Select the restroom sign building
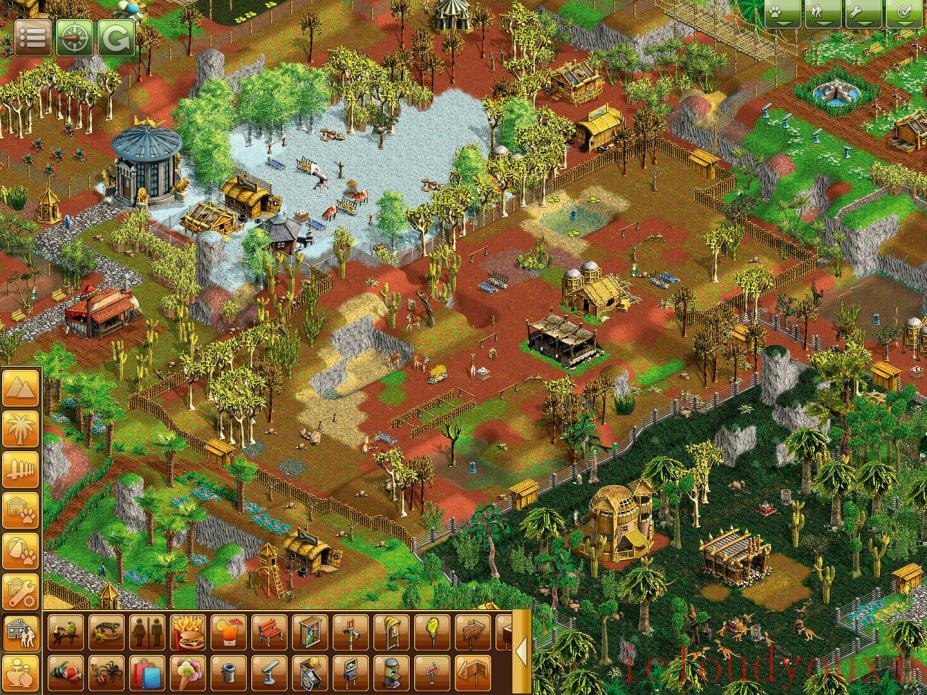Screen dimensions: 927x695 pyautogui.click(x=147, y=631)
